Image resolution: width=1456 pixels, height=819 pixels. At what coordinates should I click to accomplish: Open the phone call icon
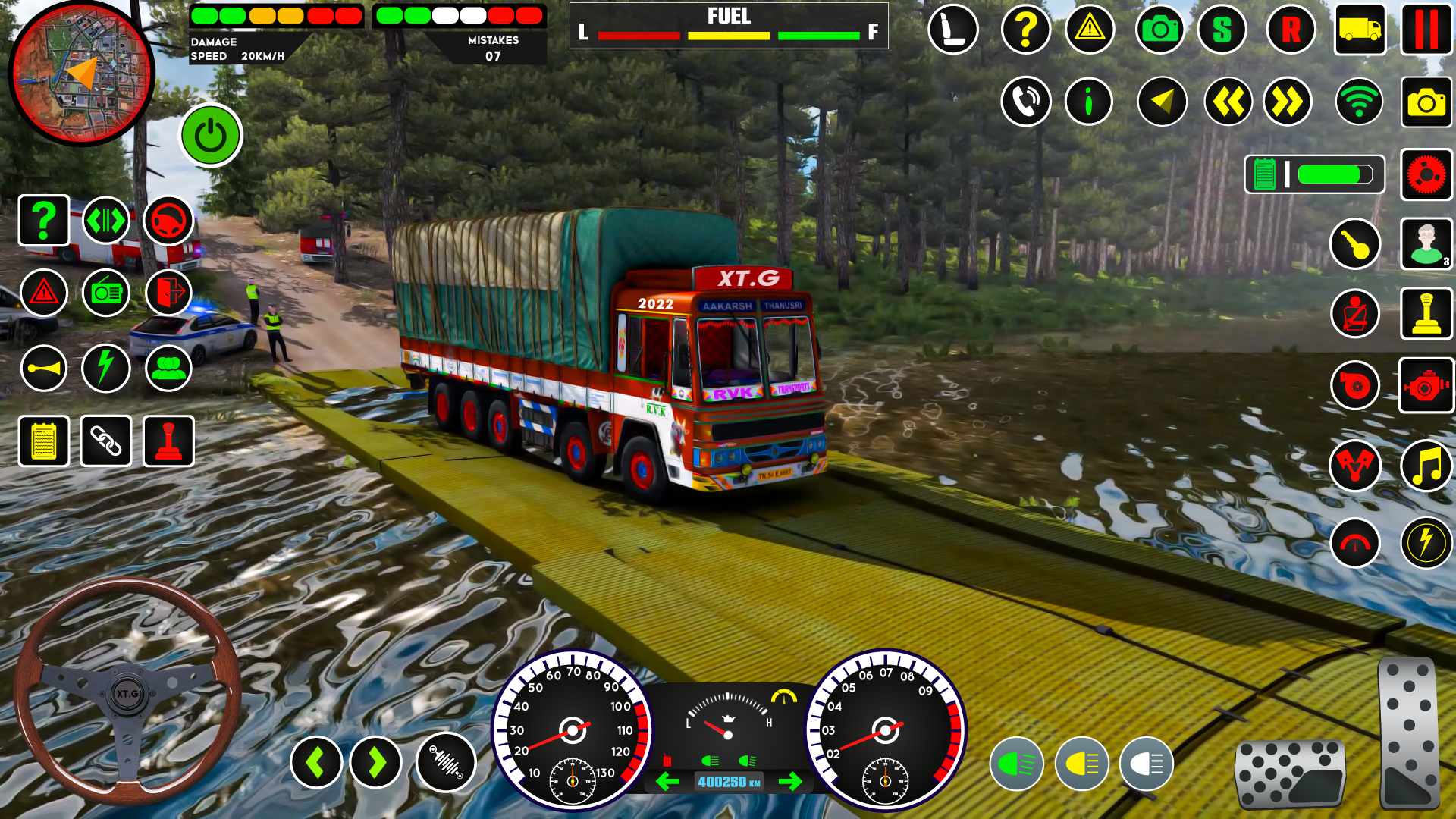1025,102
